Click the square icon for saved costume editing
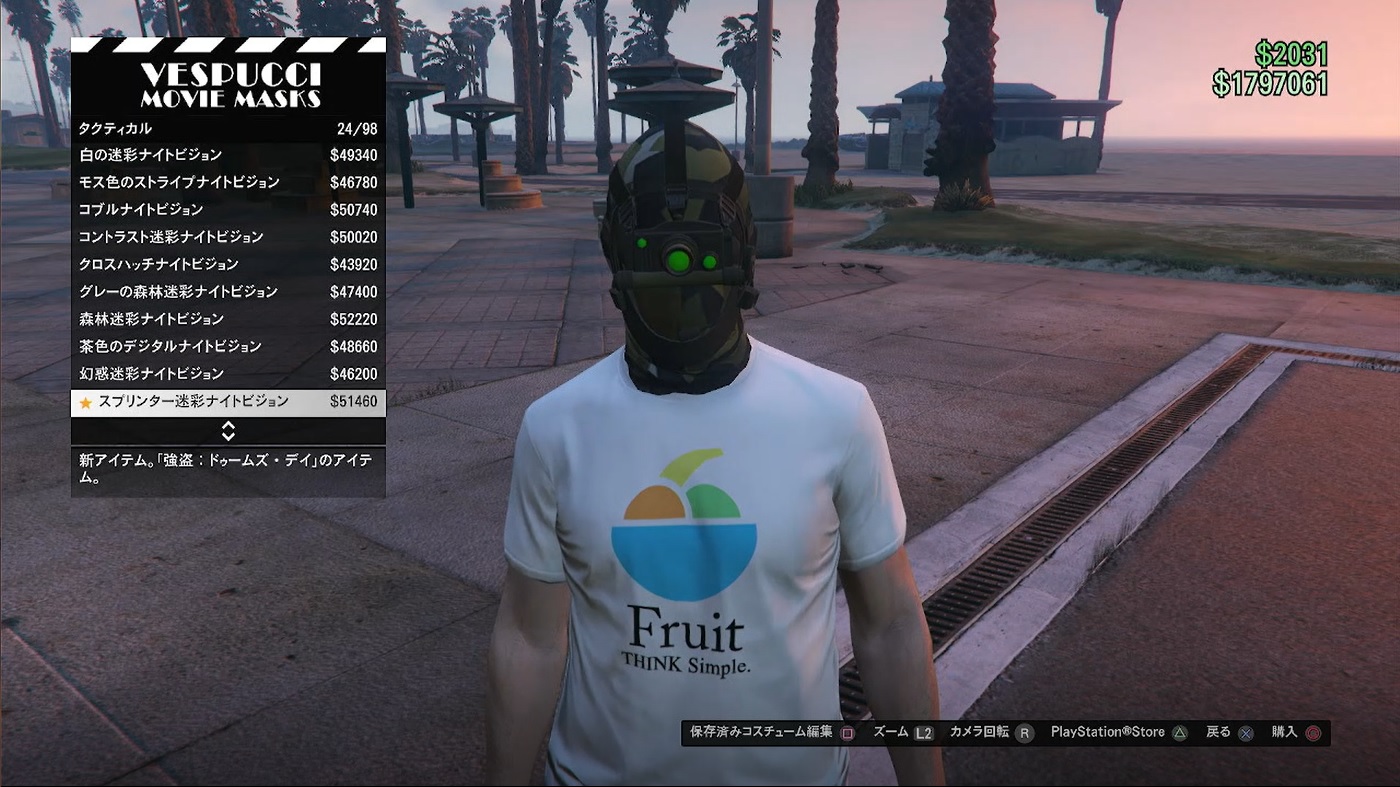 [x=845, y=732]
